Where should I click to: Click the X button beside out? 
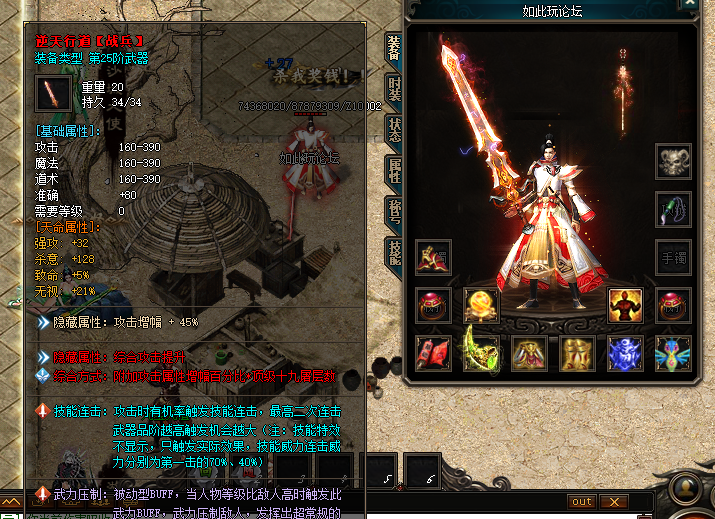coord(613,501)
